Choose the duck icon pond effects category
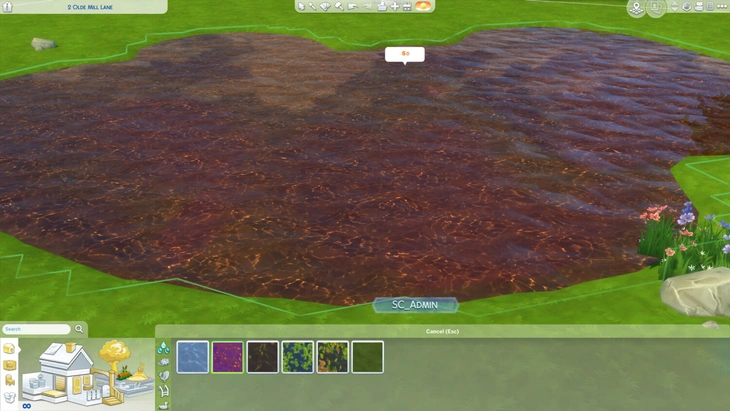Viewport: 730px width, 411px height. tap(164, 403)
